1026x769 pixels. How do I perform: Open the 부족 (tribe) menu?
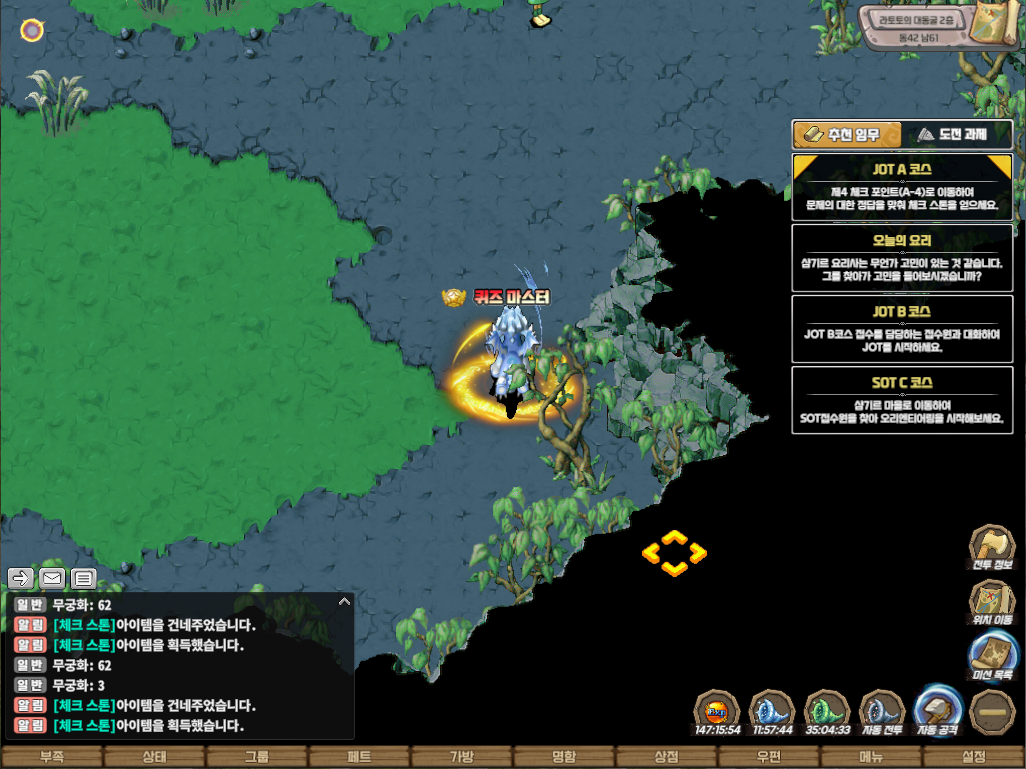[52, 757]
